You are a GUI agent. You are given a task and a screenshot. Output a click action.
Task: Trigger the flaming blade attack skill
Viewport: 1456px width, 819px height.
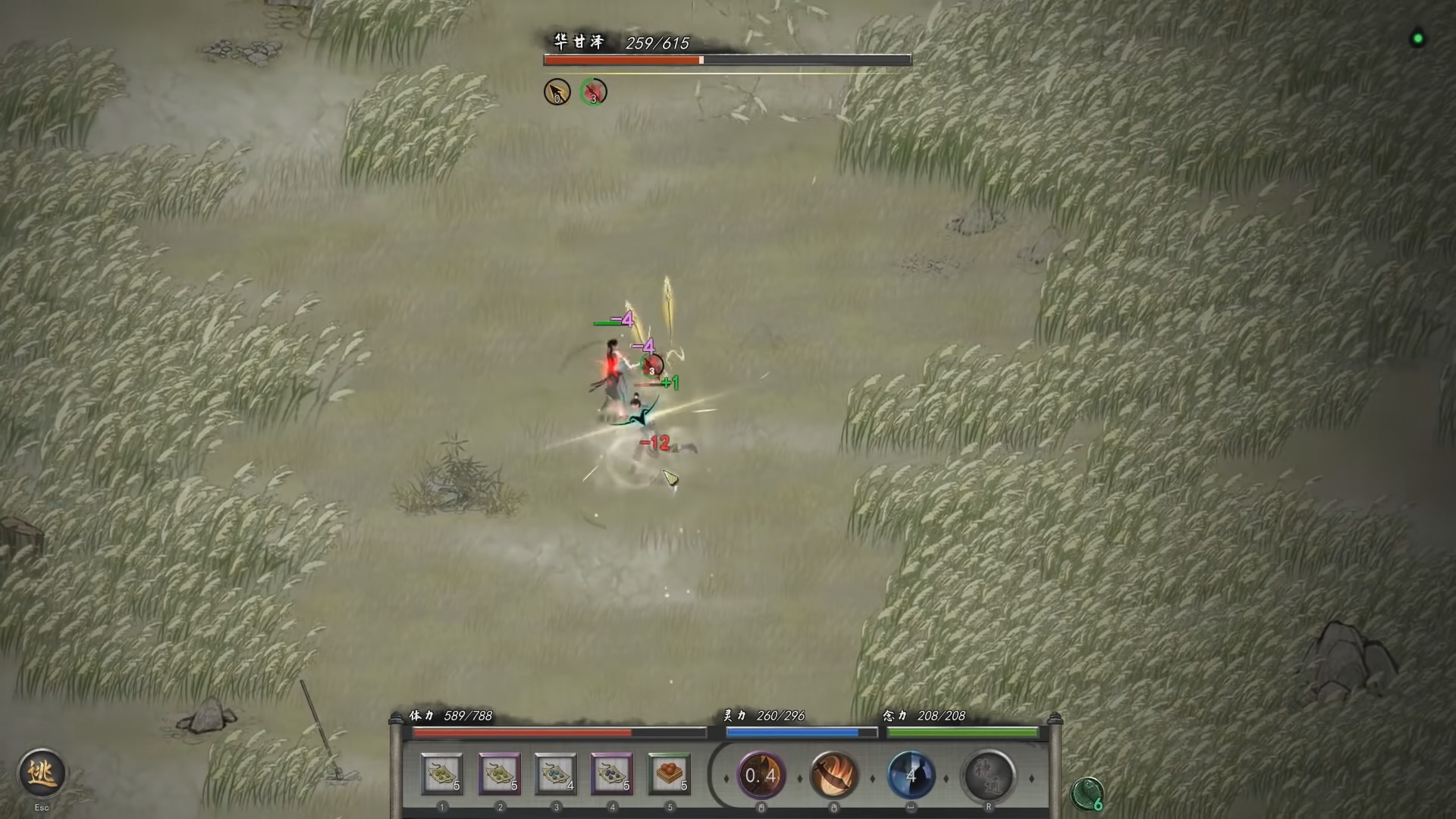[835, 776]
